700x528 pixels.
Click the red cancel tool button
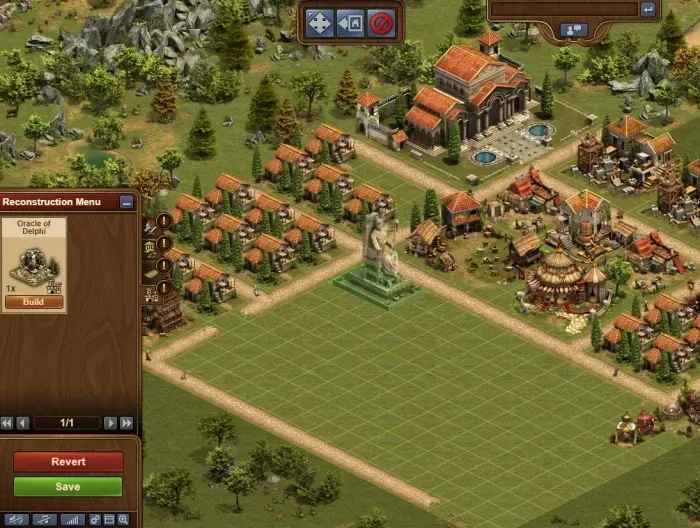coord(380,23)
